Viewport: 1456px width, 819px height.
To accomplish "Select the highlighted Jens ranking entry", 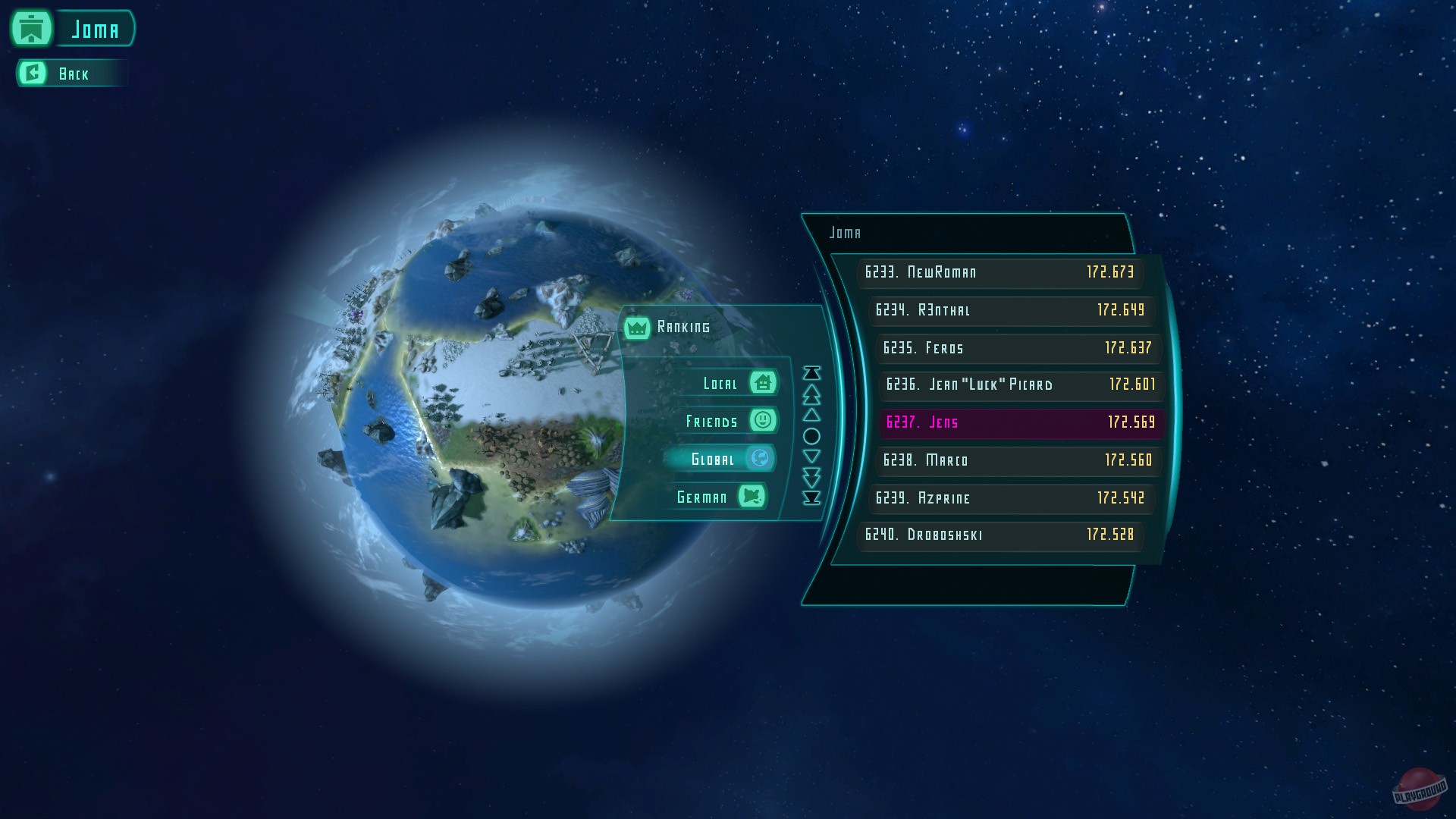I will pyautogui.click(x=1020, y=422).
